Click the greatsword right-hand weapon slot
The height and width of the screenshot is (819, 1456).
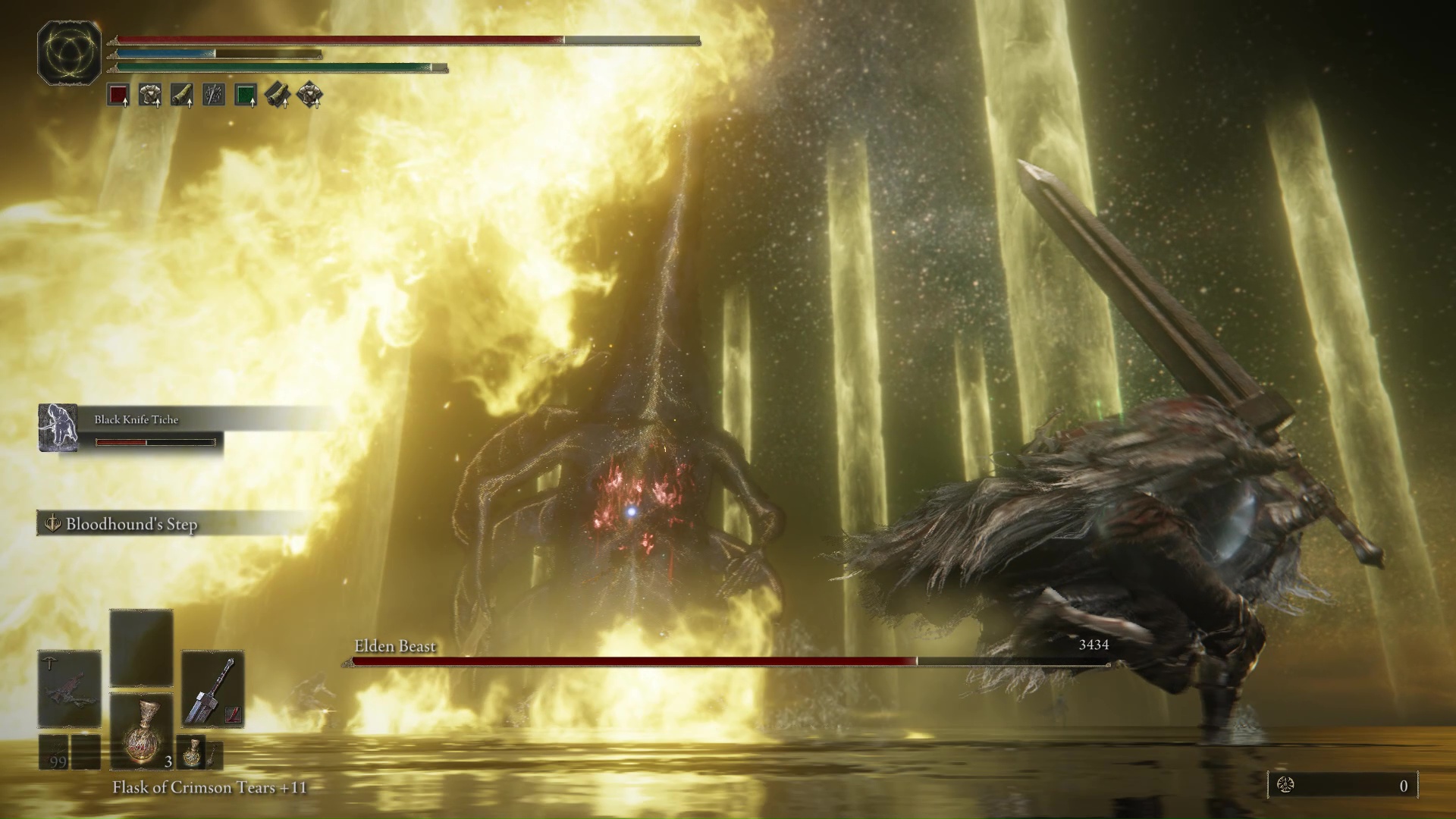pos(212,689)
